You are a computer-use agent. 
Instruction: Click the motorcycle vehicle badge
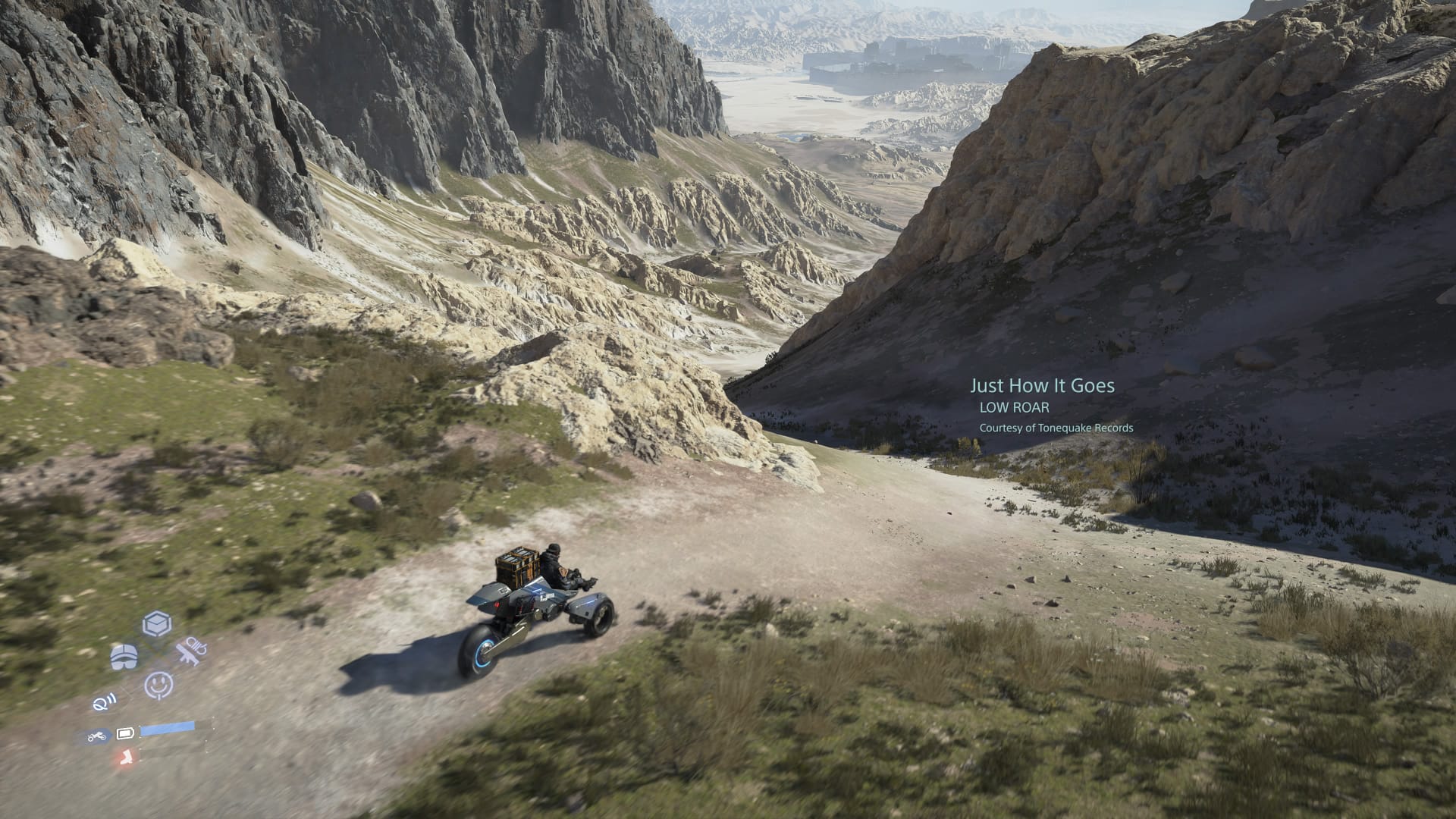point(96,736)
